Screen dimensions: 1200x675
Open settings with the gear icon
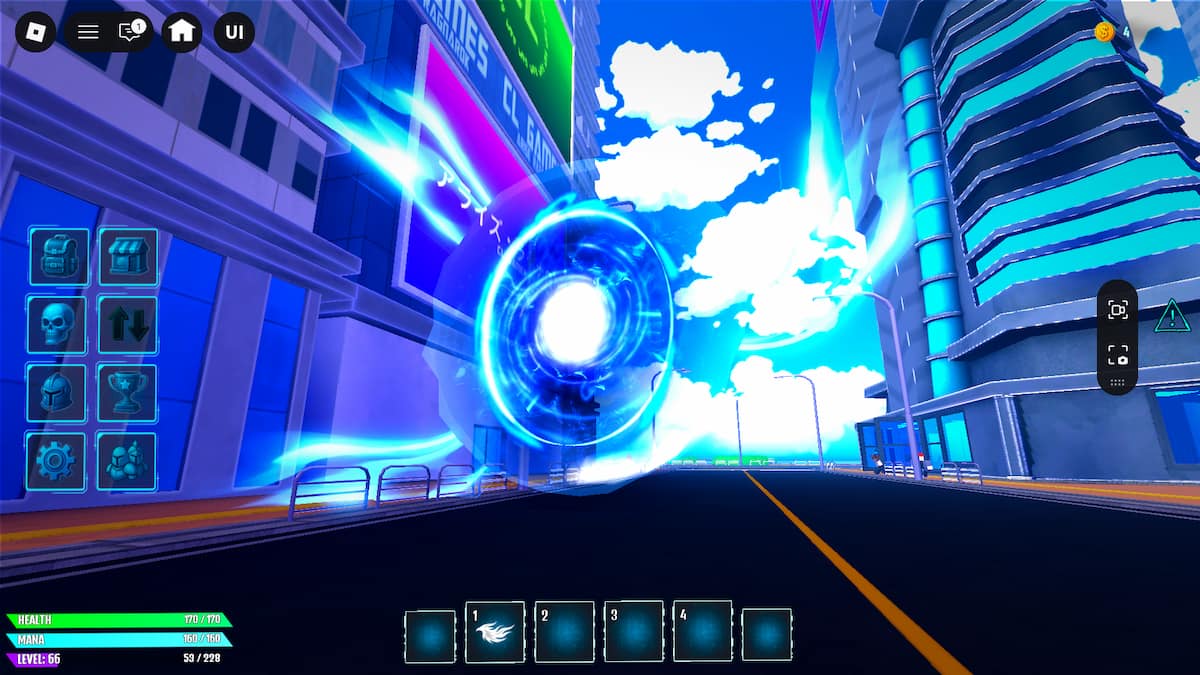57,461
